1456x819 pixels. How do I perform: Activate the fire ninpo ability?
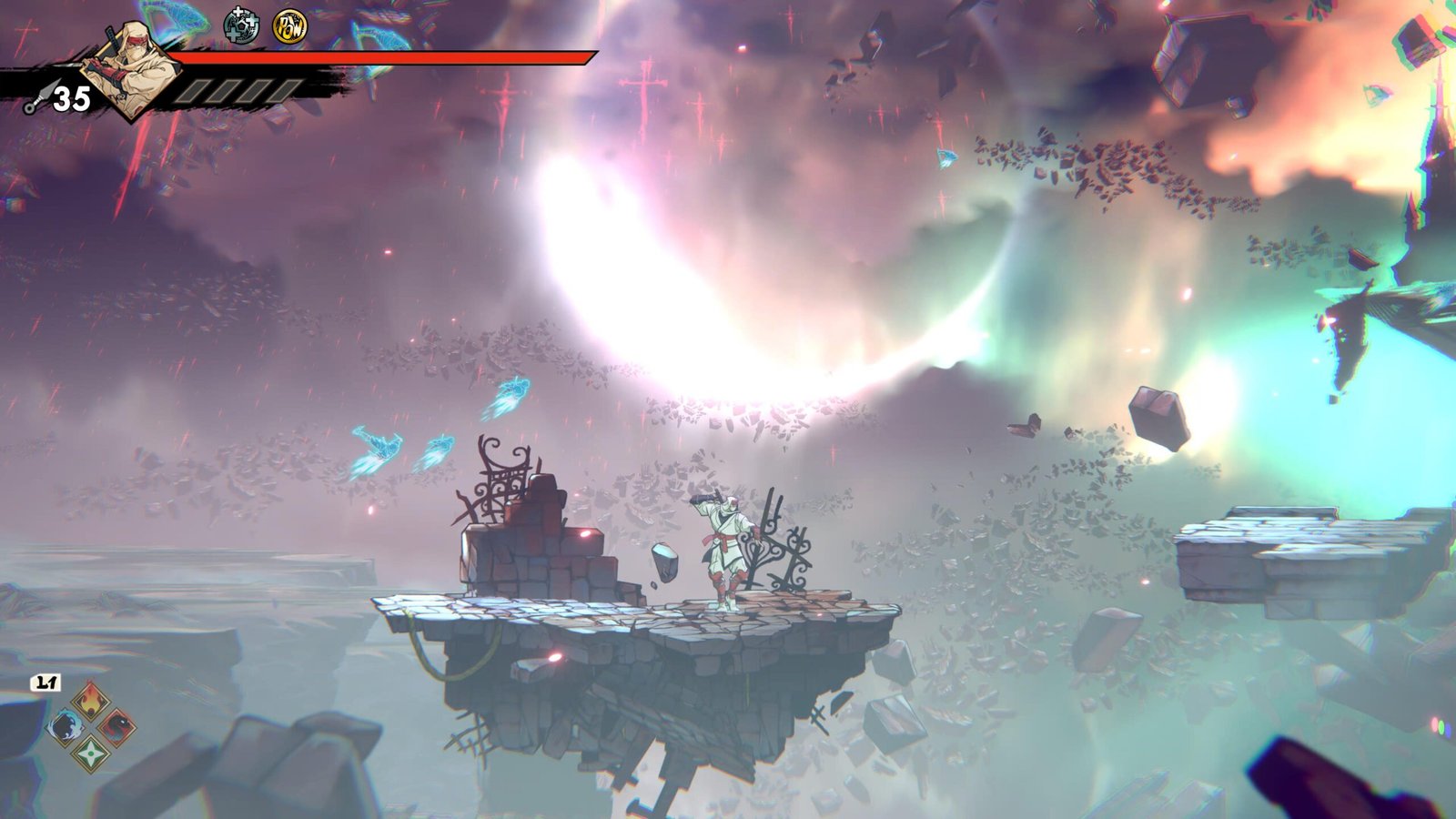coord(91,702)
